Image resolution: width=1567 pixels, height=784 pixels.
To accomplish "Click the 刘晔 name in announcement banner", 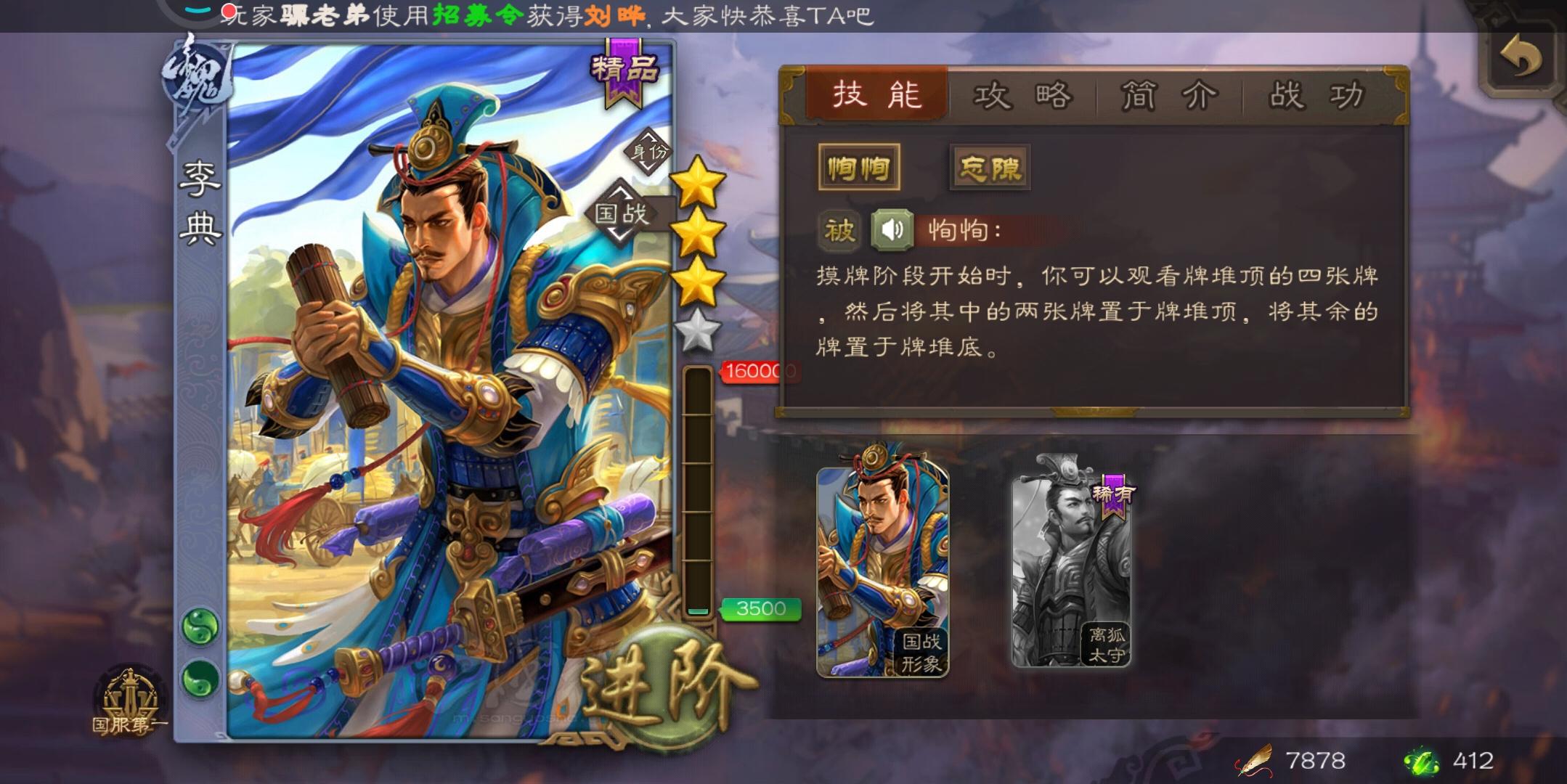I will pos(614,13).
